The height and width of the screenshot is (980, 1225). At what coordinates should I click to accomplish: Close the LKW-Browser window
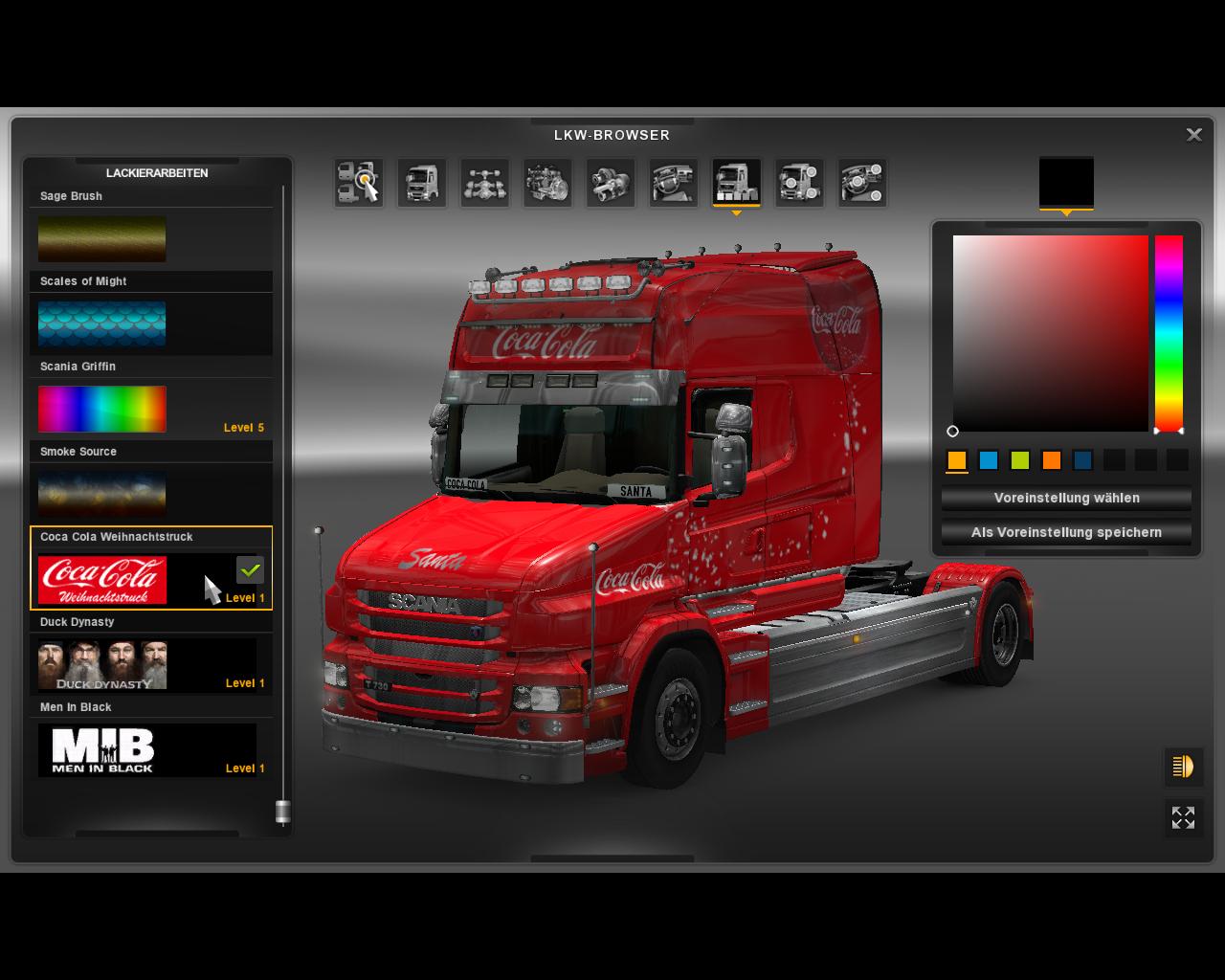pos(1193,135)
